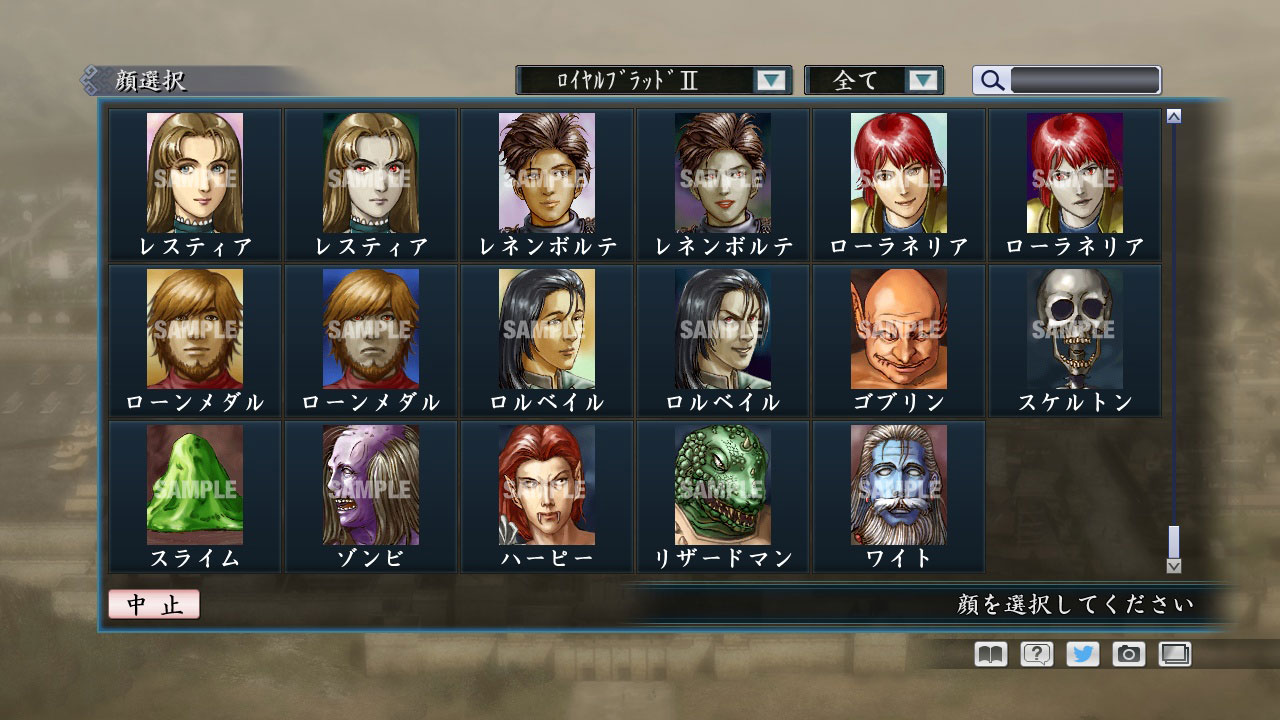
Task: Click the scrollbar down arrow
Action: [x=1173, y=566]
